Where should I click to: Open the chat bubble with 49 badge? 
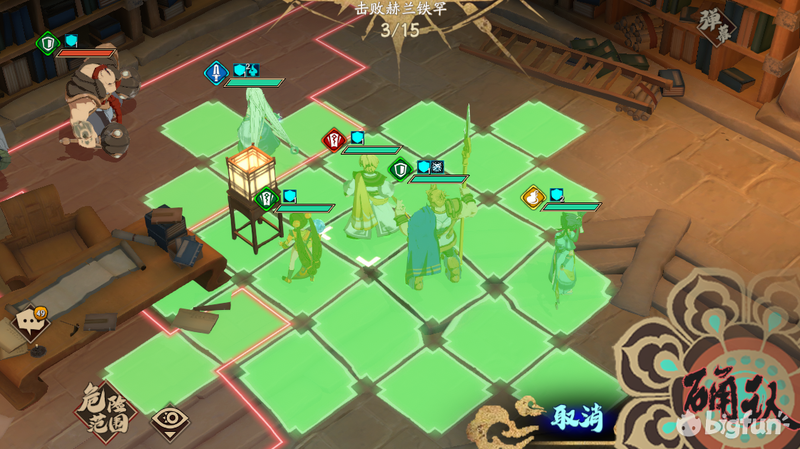(x=30, y=322)
